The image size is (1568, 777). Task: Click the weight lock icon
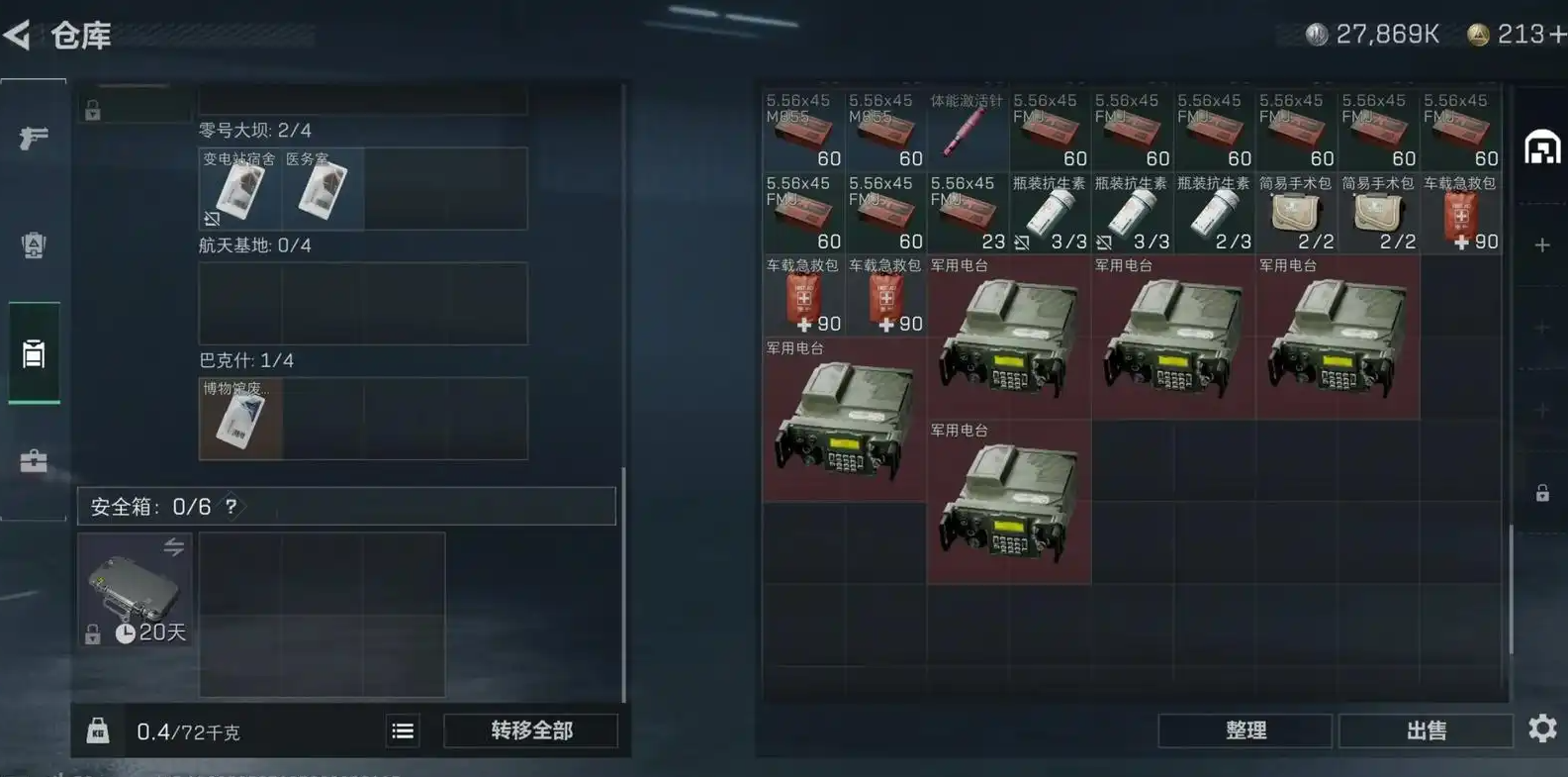(97, 730)
